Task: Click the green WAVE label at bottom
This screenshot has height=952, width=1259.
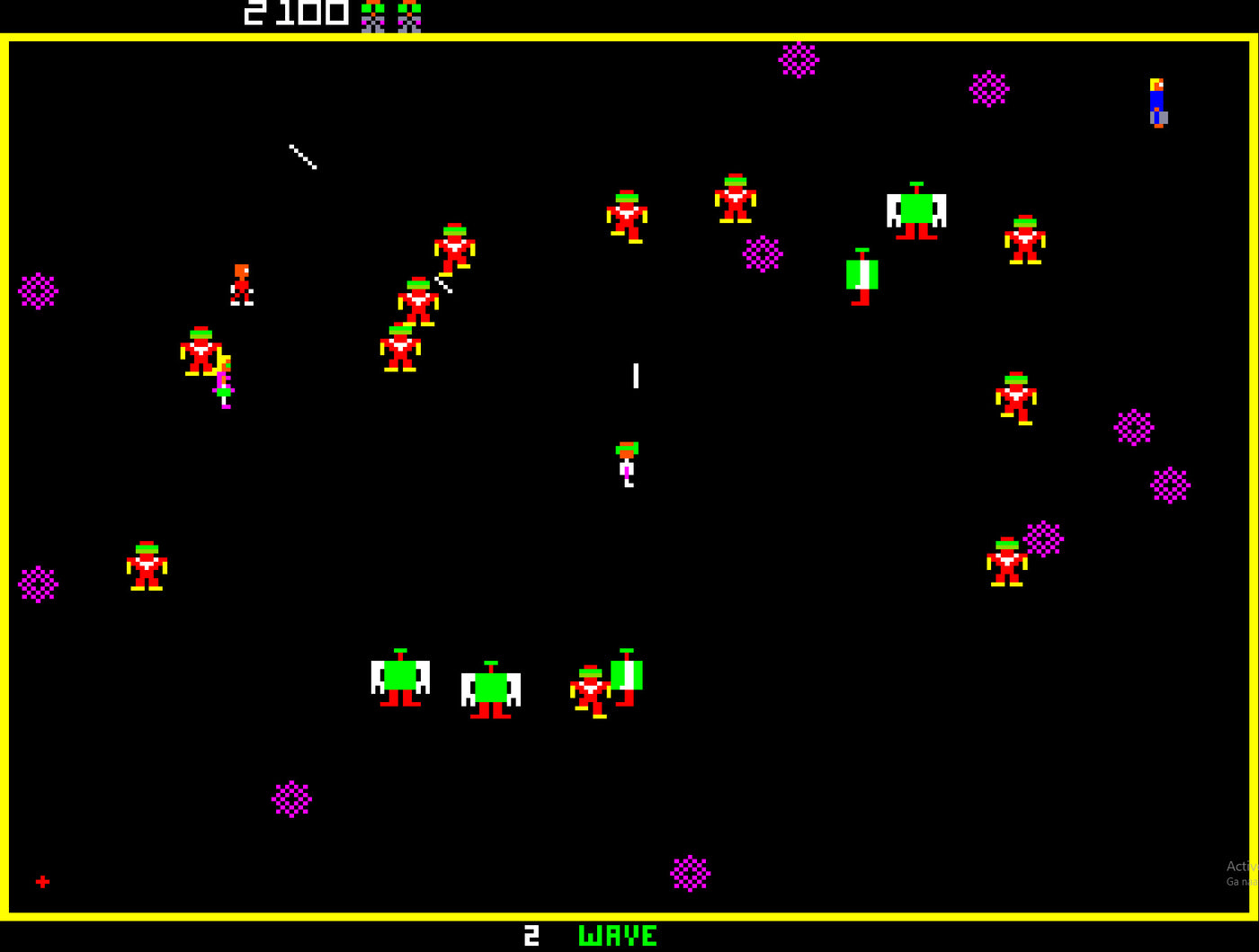Action: pyautogui.click(x=618, y=935)
